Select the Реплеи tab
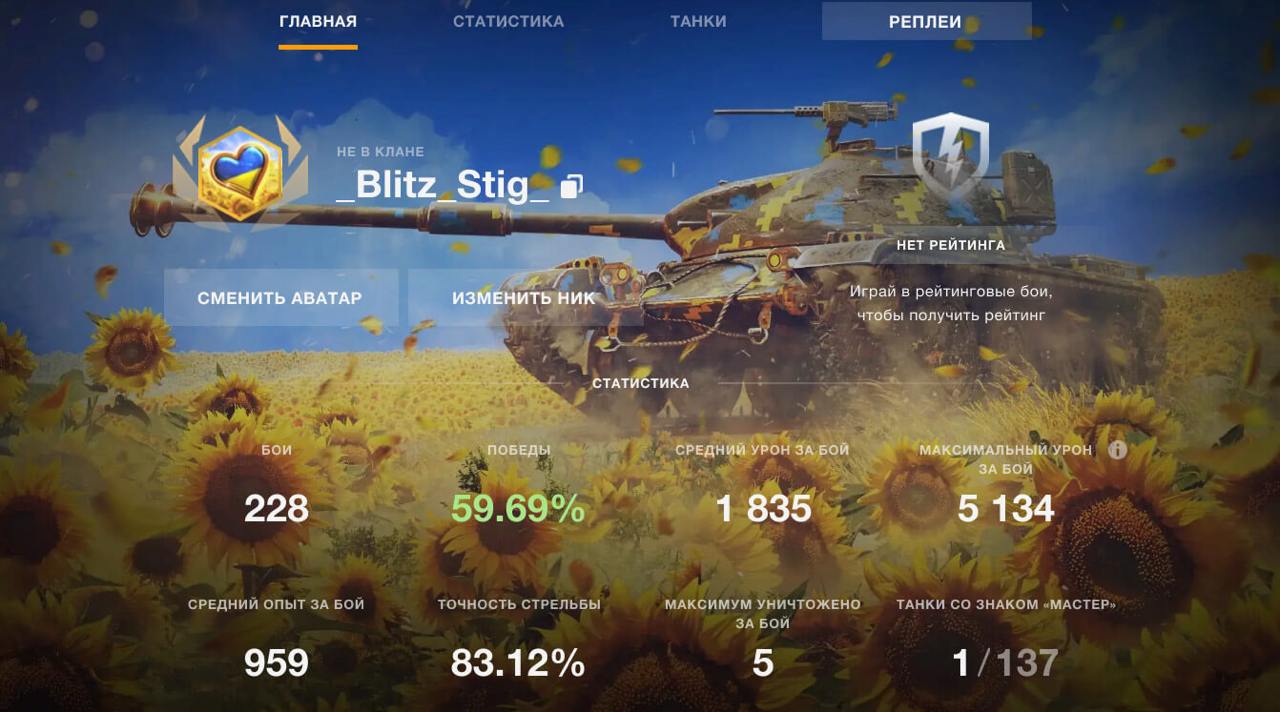 point(926,22)
